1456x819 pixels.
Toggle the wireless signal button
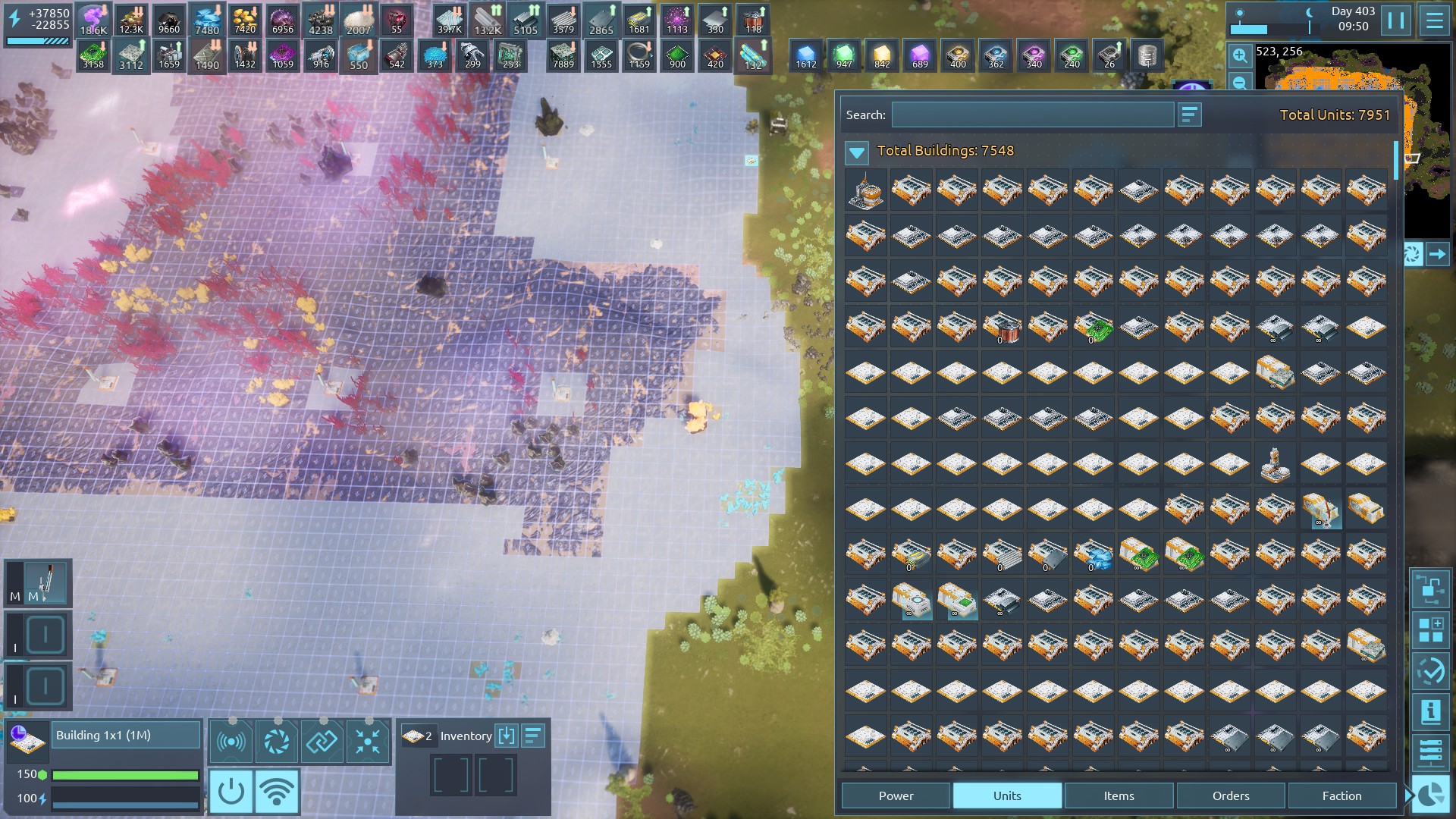(277, 792)
